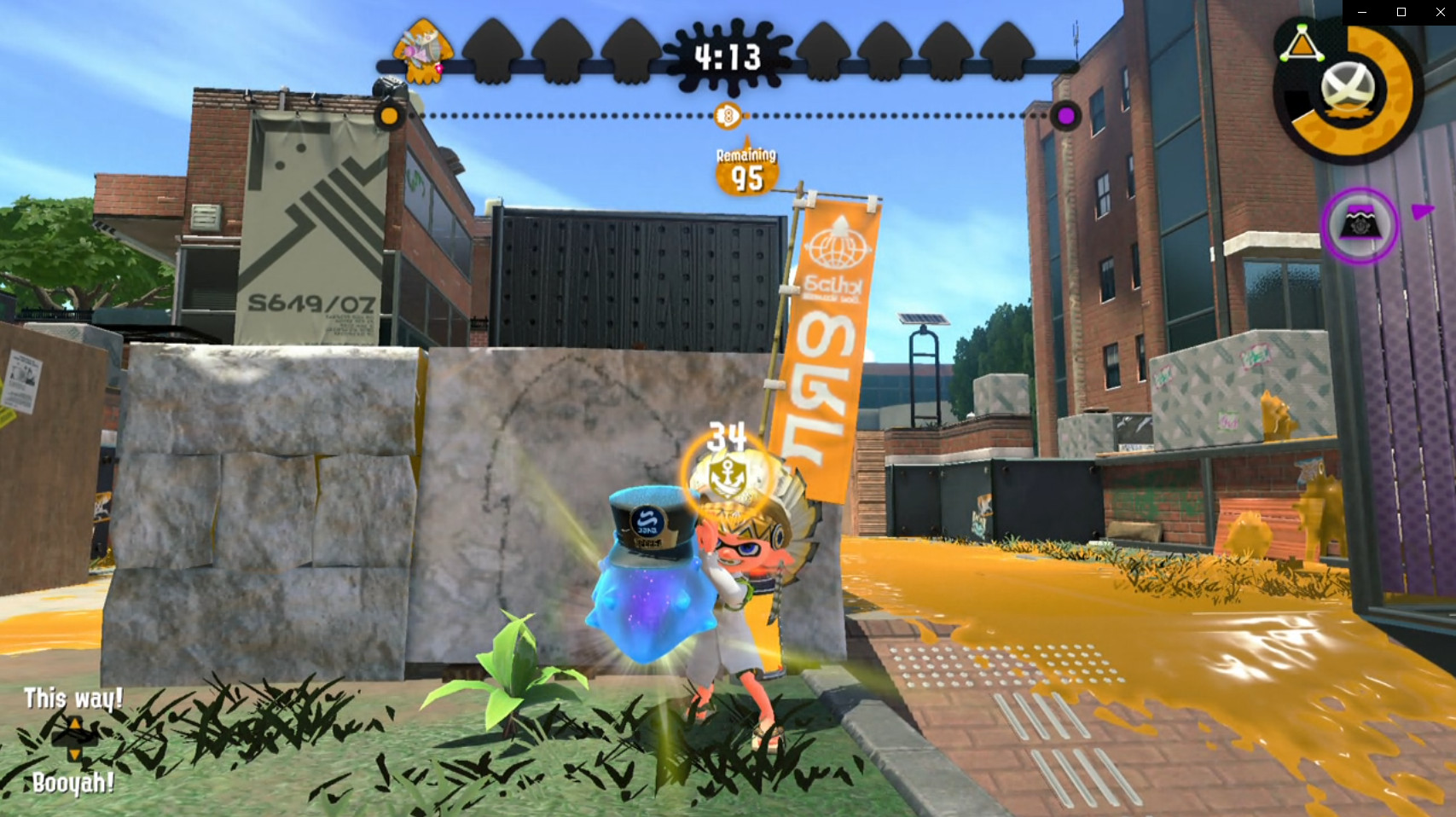Click the purple checkpoint marker on progress bar
Image resolution: width=1456 pixels, height=817 pixels.
tap(1065, 114)
